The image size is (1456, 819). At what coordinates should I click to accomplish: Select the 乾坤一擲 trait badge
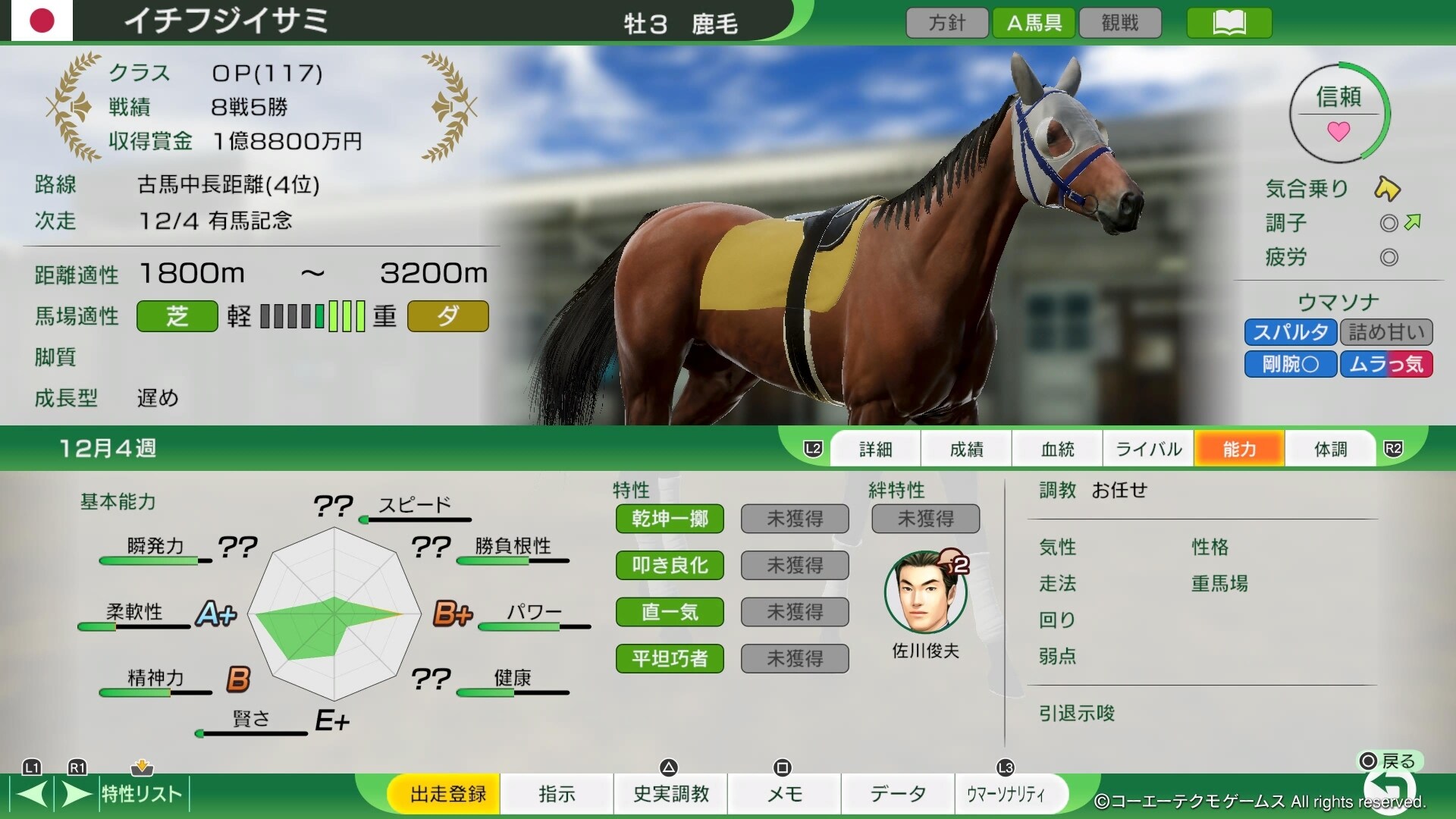[670, 519]
